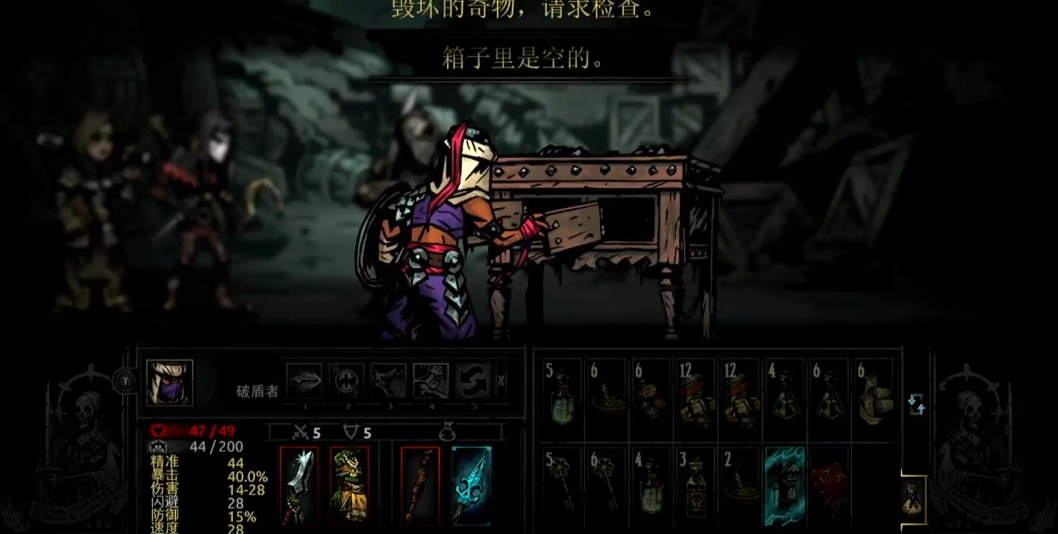Select the swap position arrows skill
The height and width of the screenshot is (534, 1058).
click(x=473, y=381)
